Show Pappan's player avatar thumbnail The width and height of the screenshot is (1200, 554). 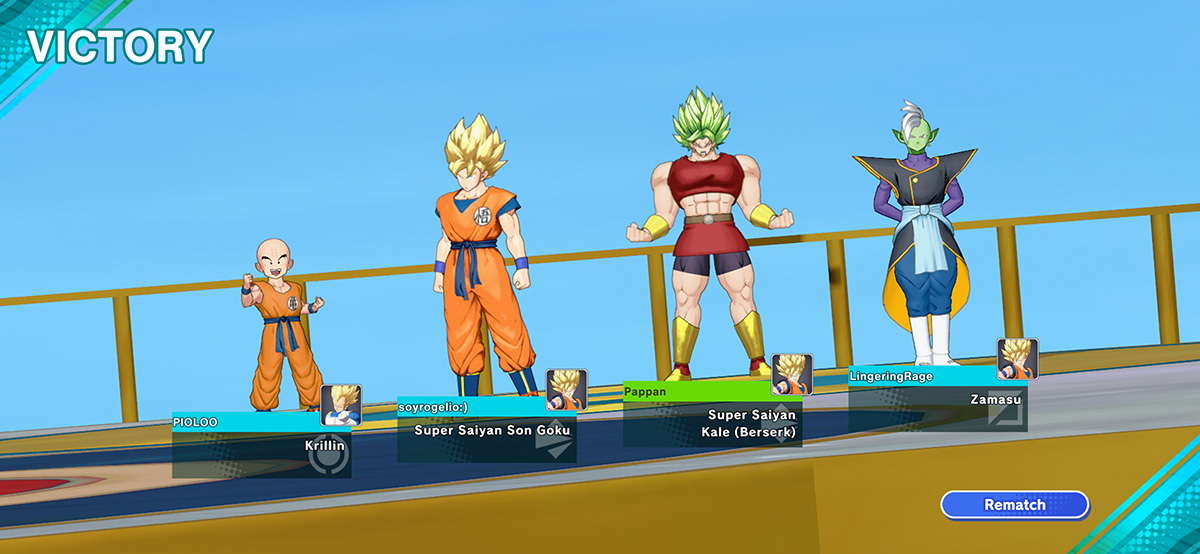tap(792, 374)
